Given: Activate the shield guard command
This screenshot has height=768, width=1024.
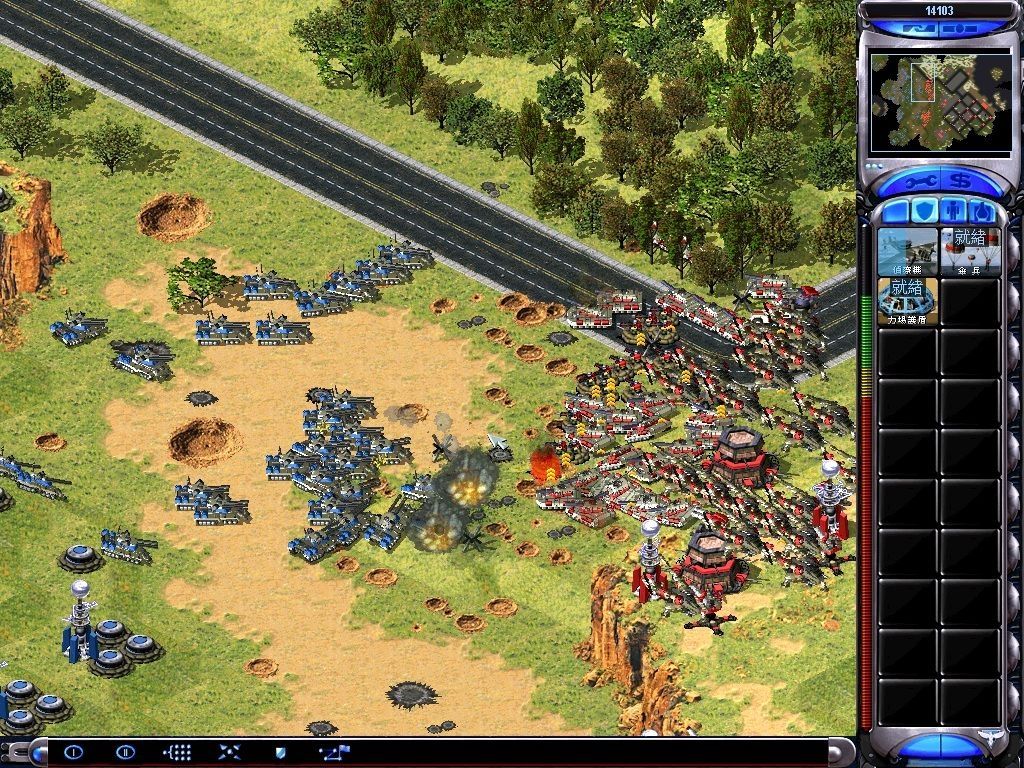Looking at the screenshot, I should click(x=281, y=752).
